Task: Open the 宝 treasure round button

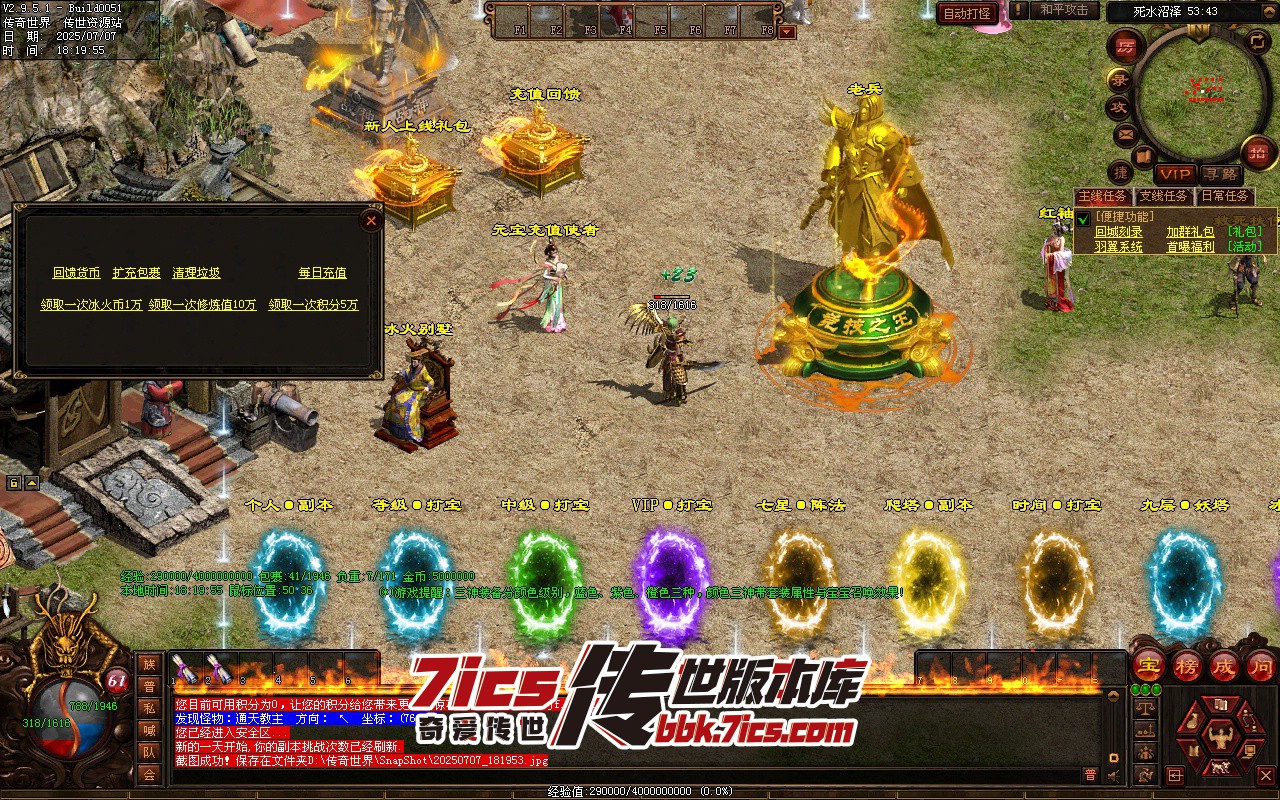Action: coord(1149,665)
